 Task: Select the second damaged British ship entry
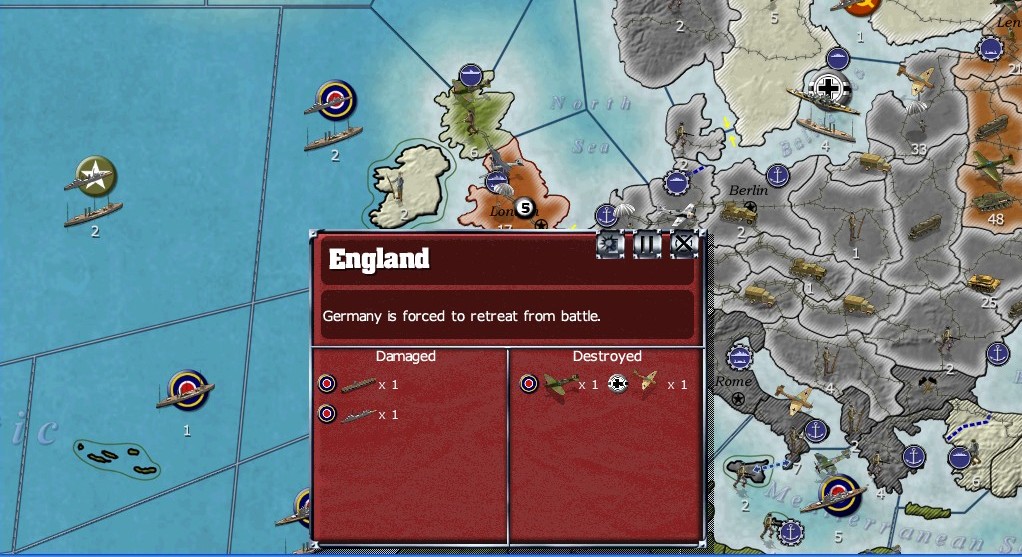pos(359,414)
